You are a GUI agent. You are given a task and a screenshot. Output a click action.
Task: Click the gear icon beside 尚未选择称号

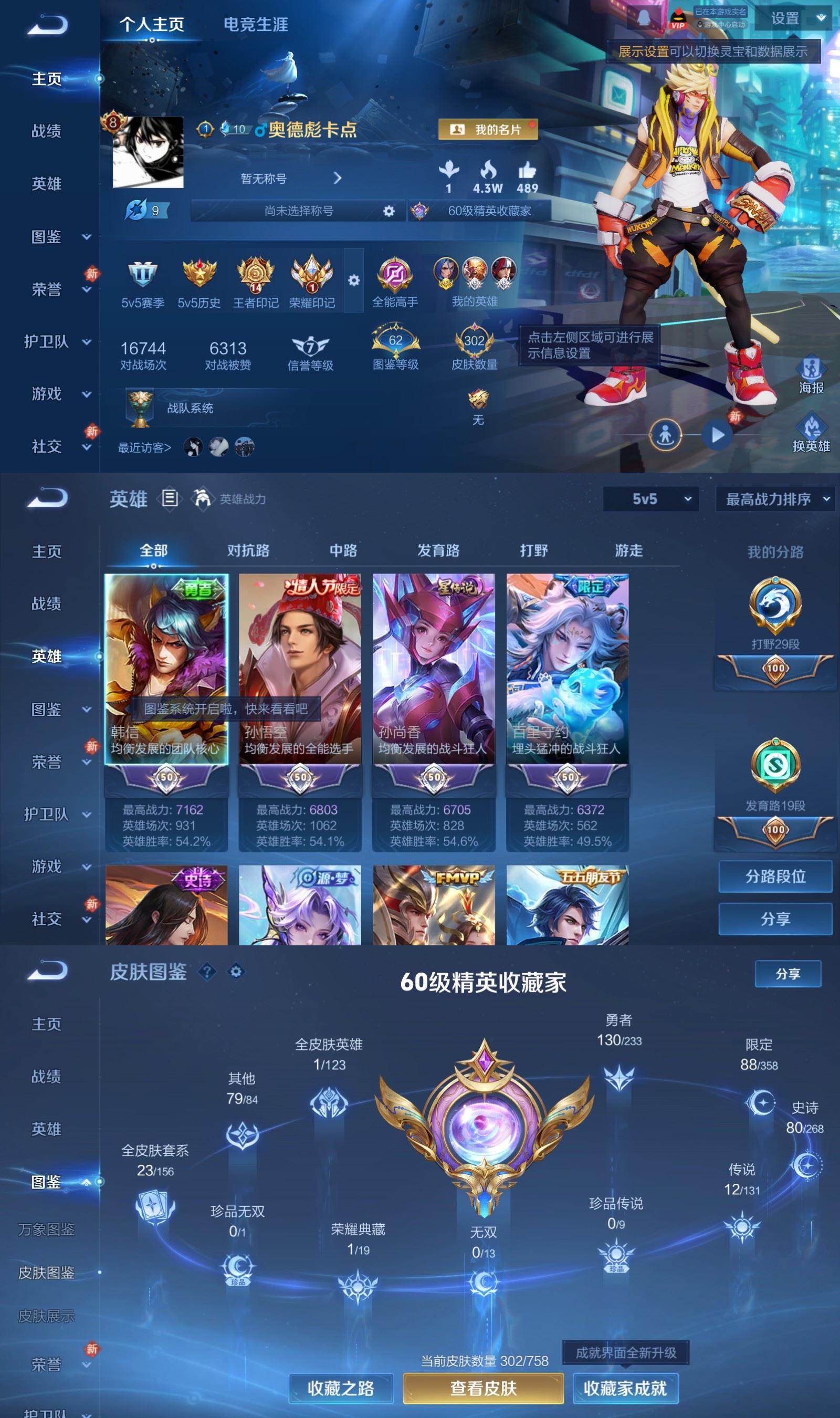pos(388,211)
